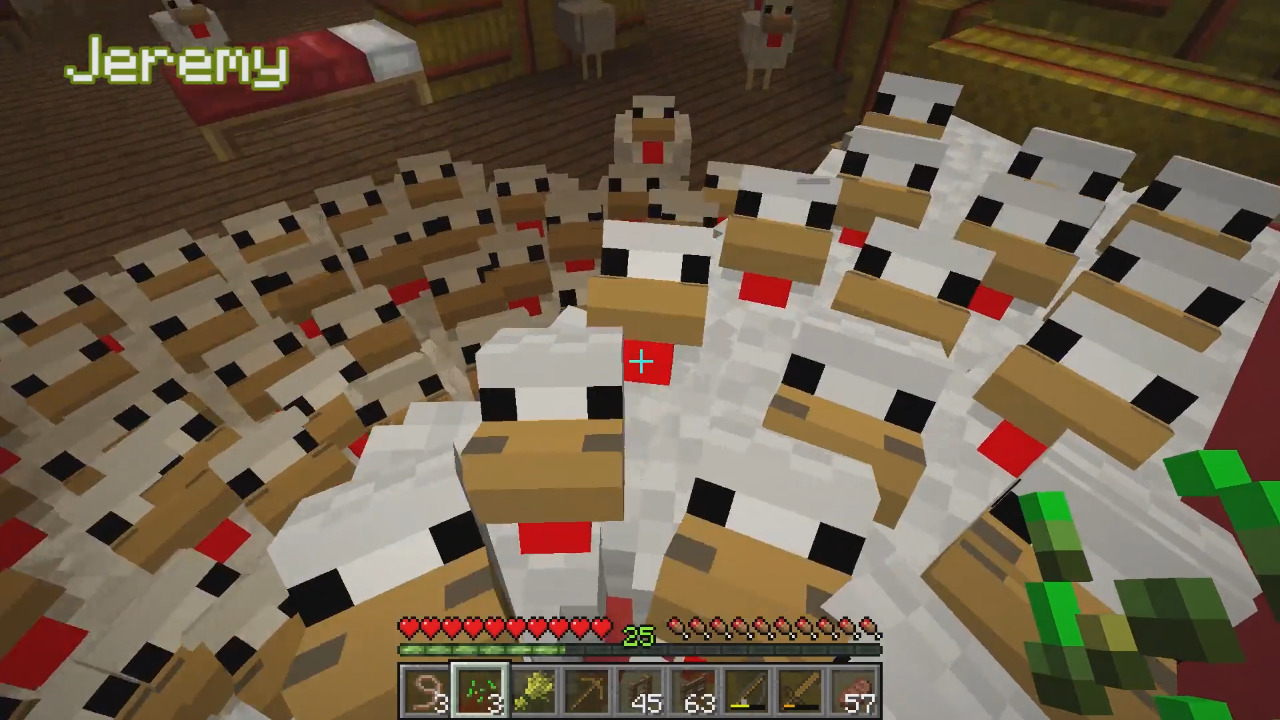Viewport: 1280px width, 720px height.
Task: Select the fence stack of 45
Action: point(641,692)
